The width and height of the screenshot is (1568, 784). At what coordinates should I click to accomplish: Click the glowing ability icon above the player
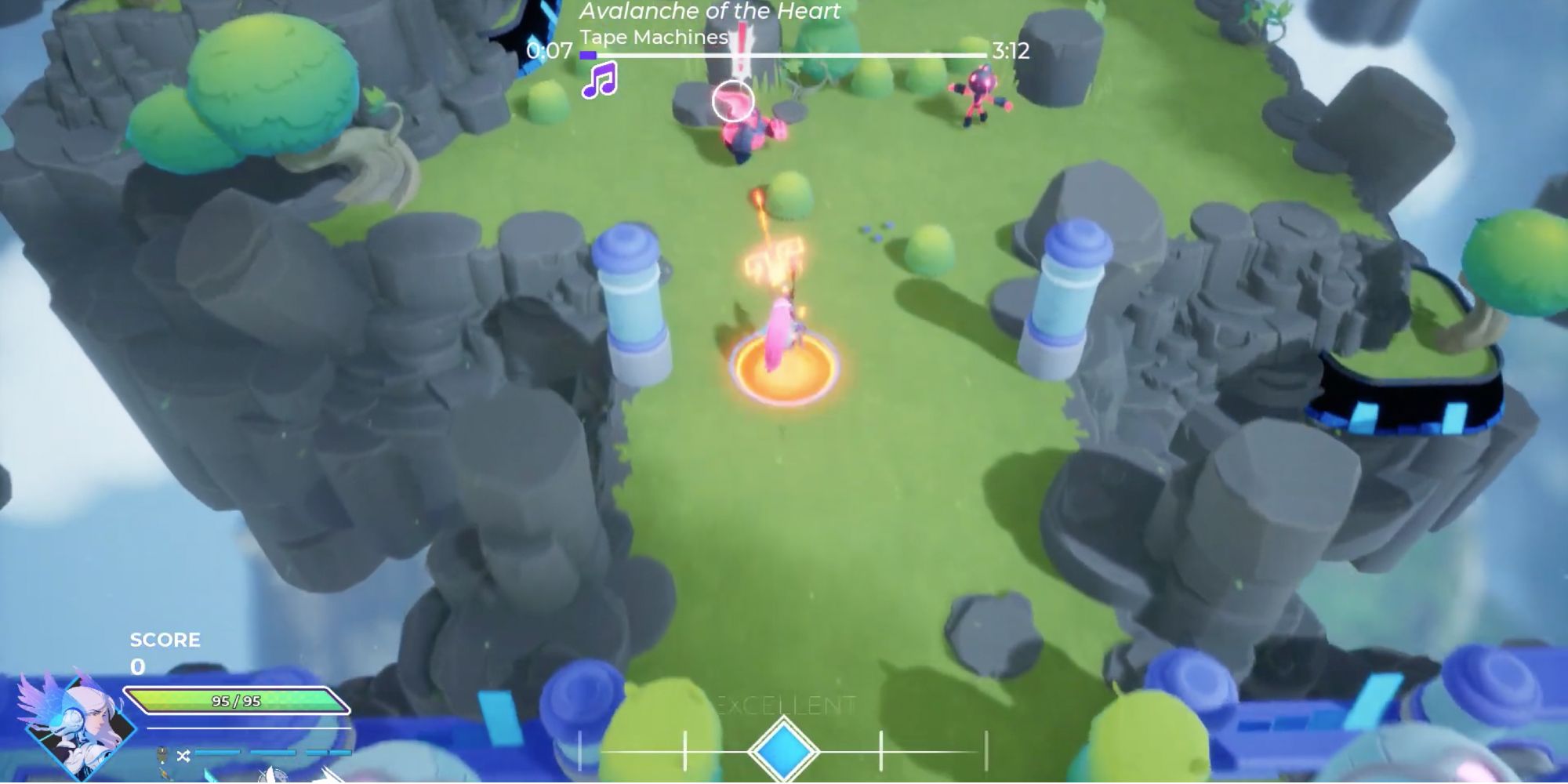[776, 259]
